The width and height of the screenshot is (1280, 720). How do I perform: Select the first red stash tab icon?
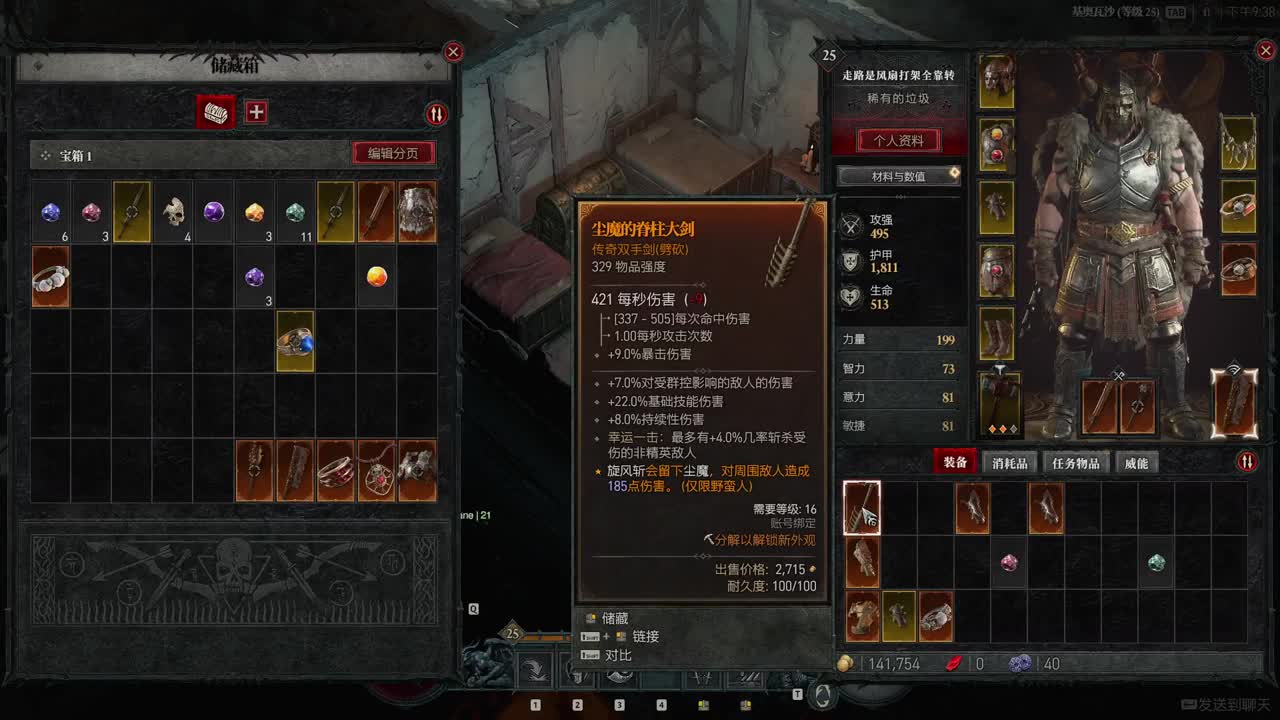click(x=213, y=111)
